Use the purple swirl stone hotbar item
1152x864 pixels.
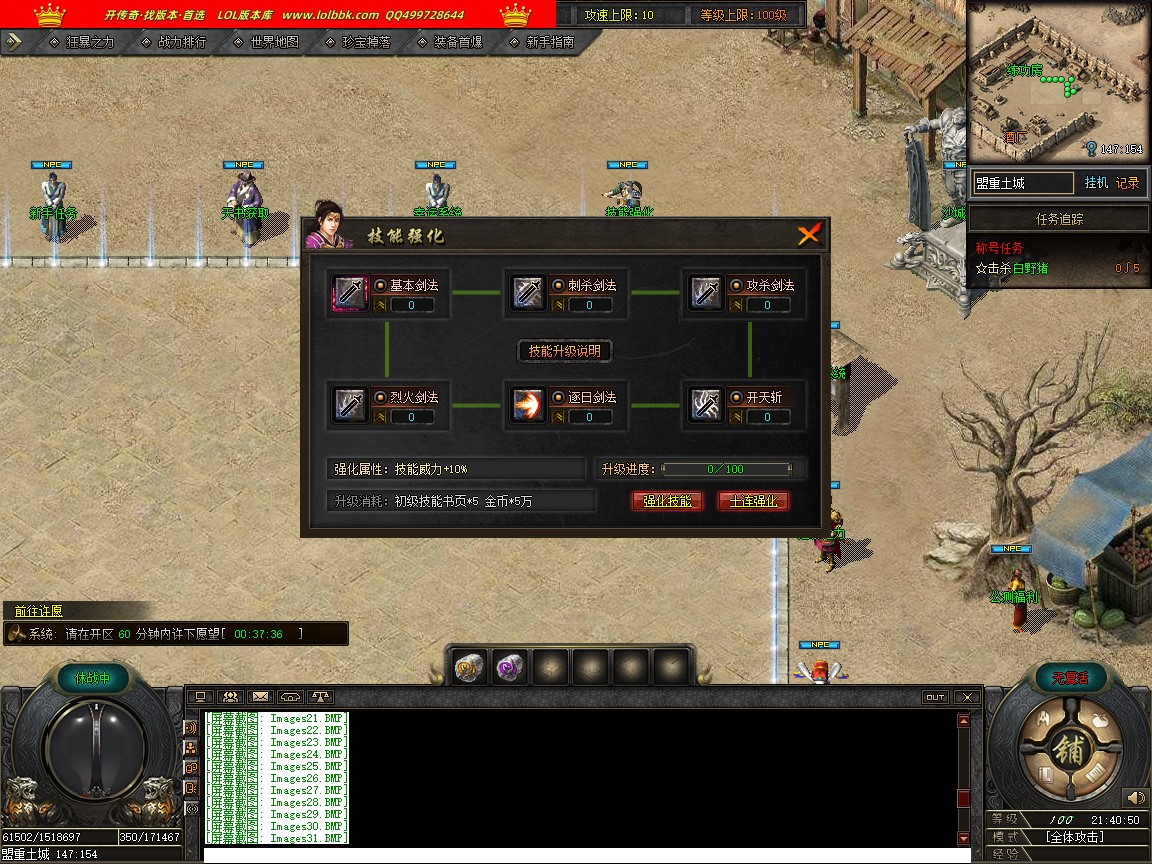pos(510,667)
